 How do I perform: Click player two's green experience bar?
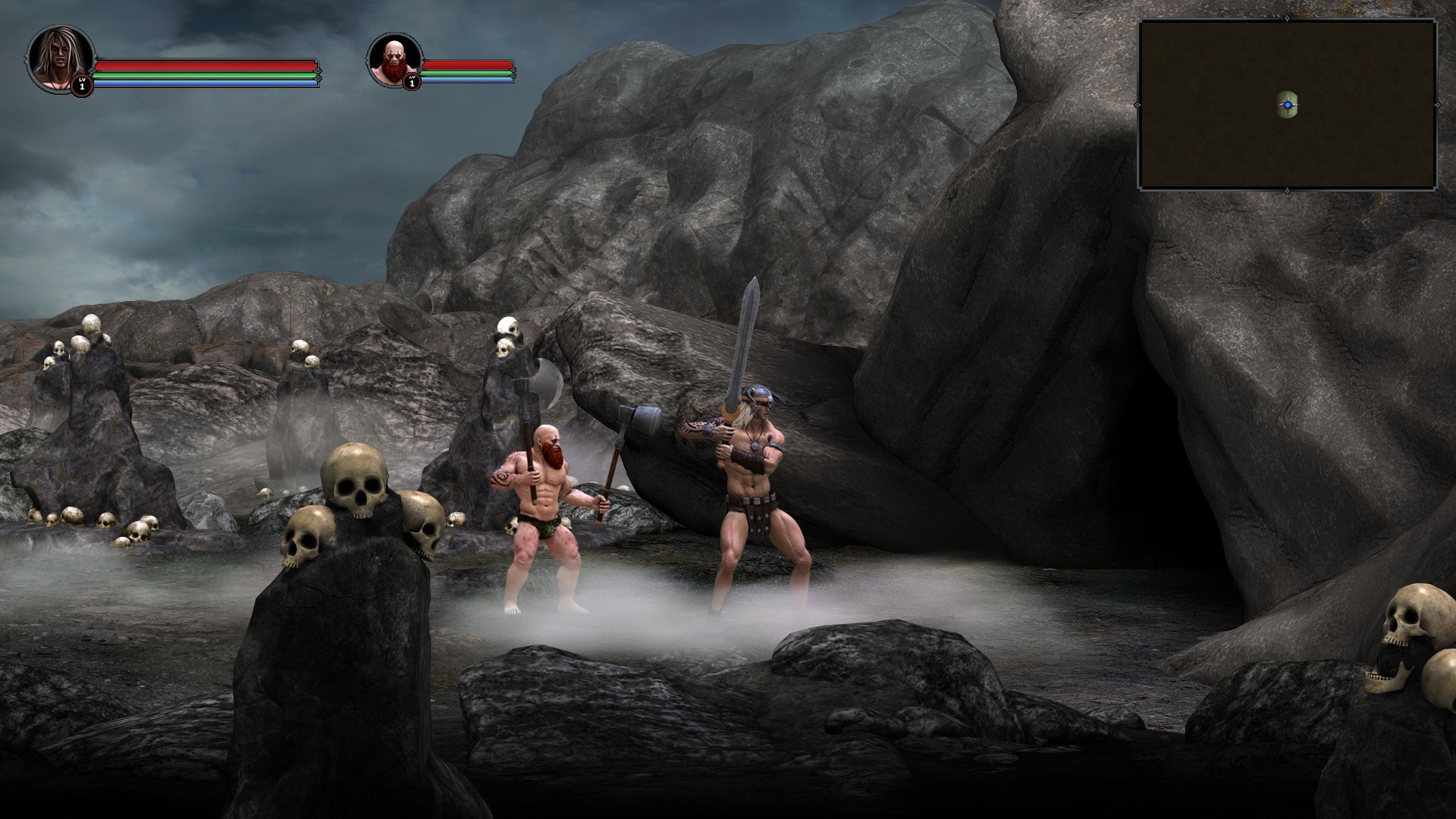click(x=470, y=74)
